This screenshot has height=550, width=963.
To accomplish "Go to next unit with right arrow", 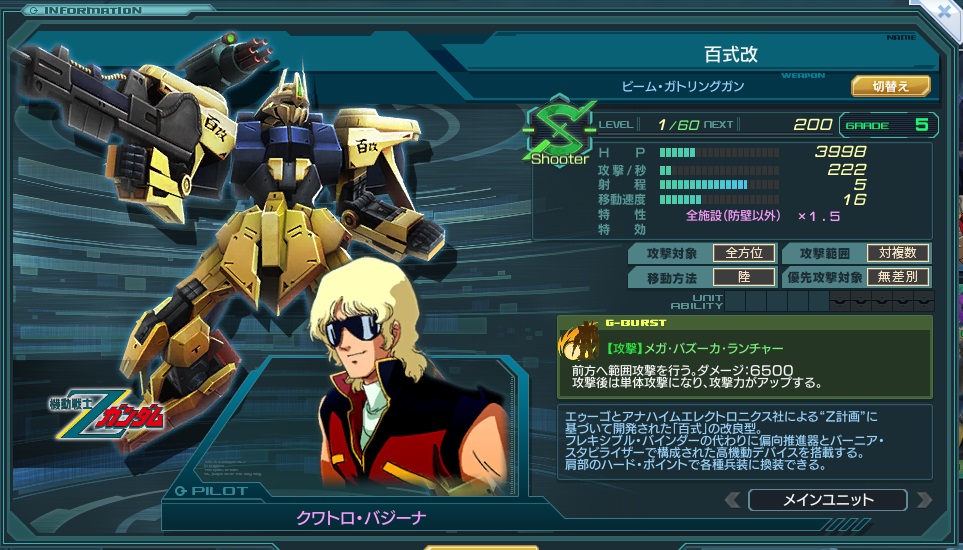I will tap(924, 500).
